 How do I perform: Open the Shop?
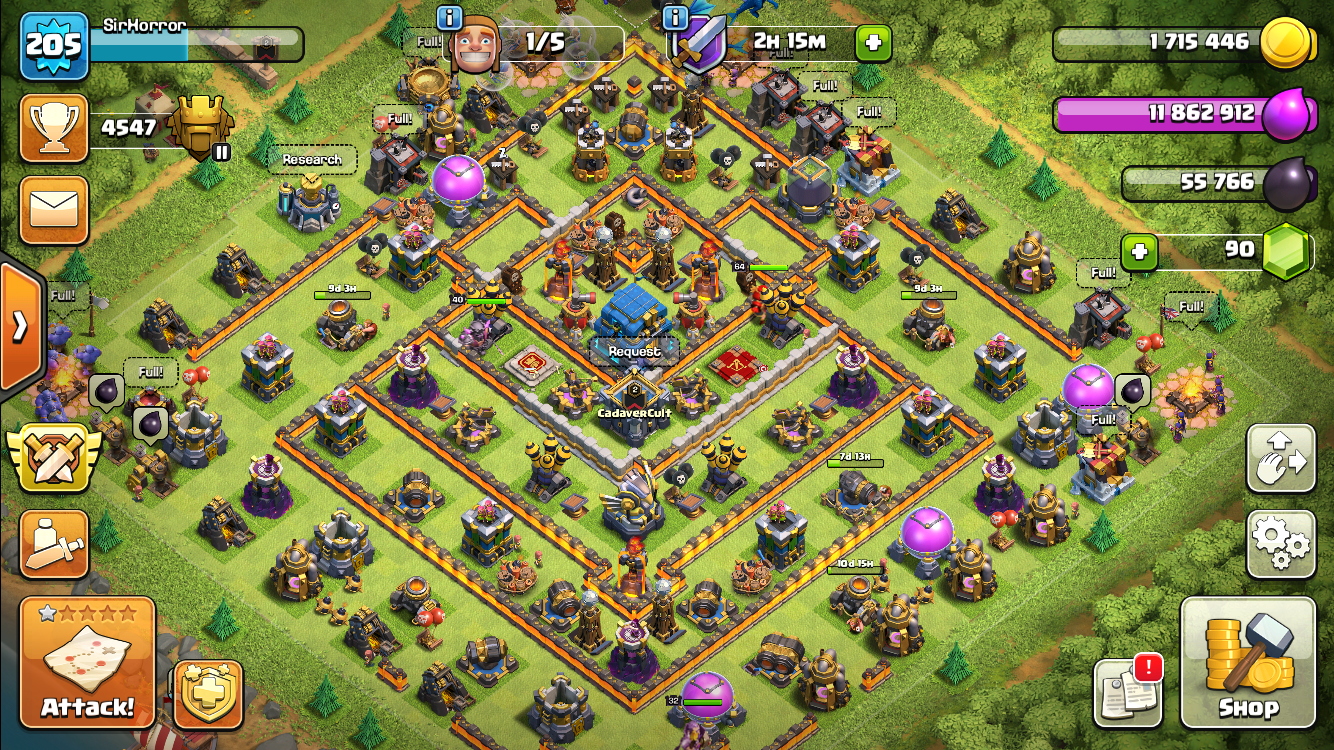point(1248,662)
